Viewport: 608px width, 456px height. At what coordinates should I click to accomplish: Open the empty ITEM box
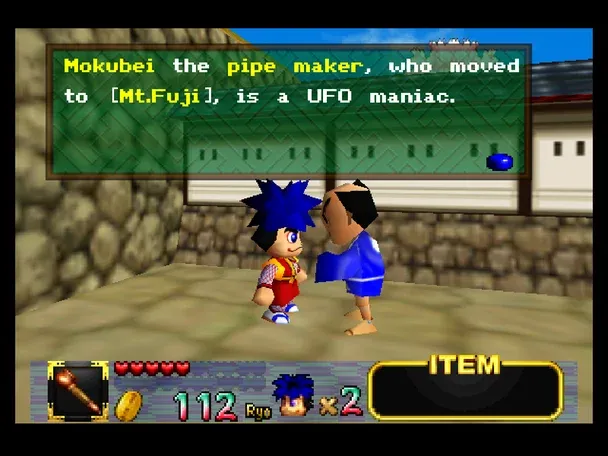click(x=465, y=393)
